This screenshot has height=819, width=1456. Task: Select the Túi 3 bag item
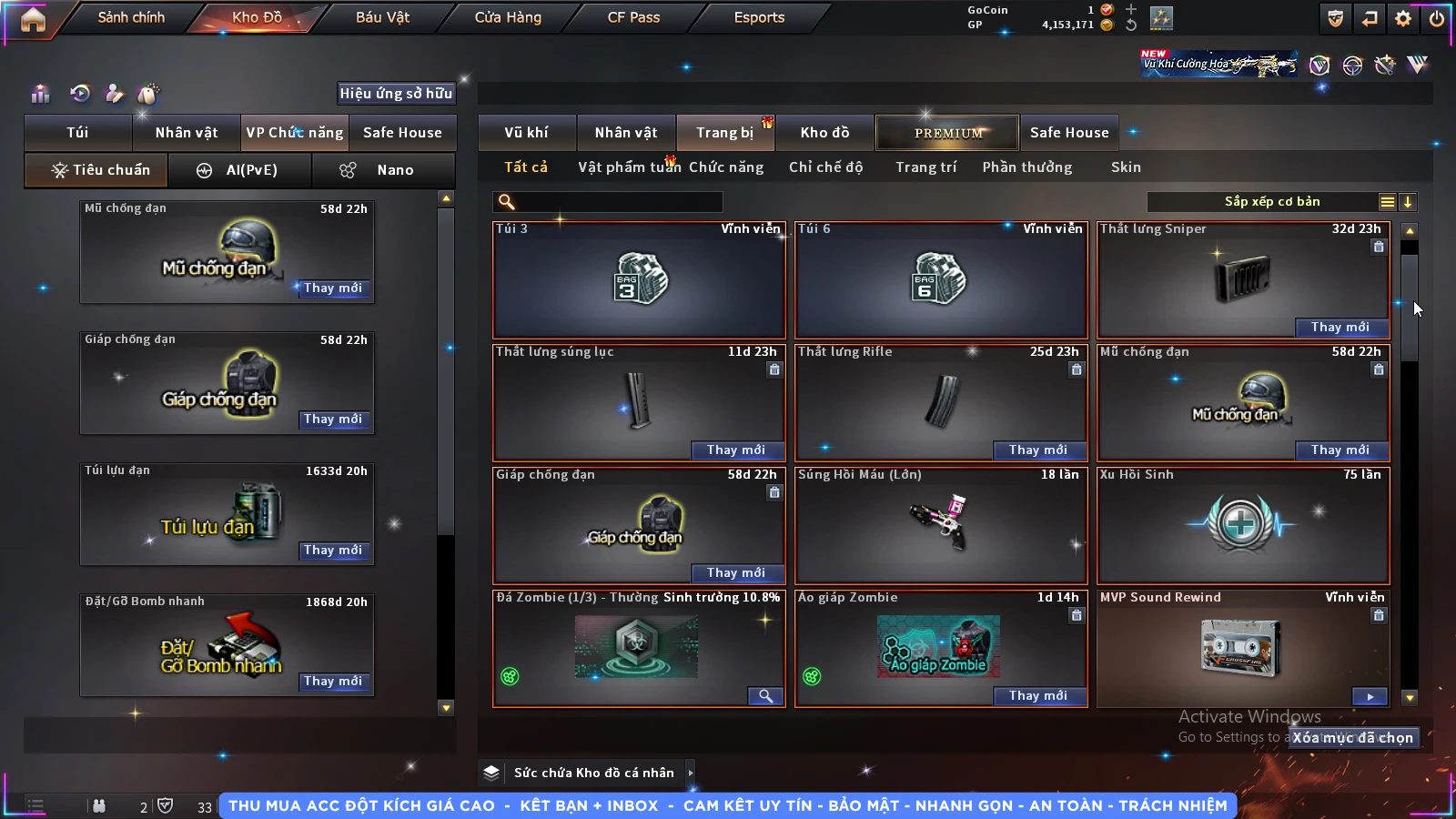tap(639, 279)
